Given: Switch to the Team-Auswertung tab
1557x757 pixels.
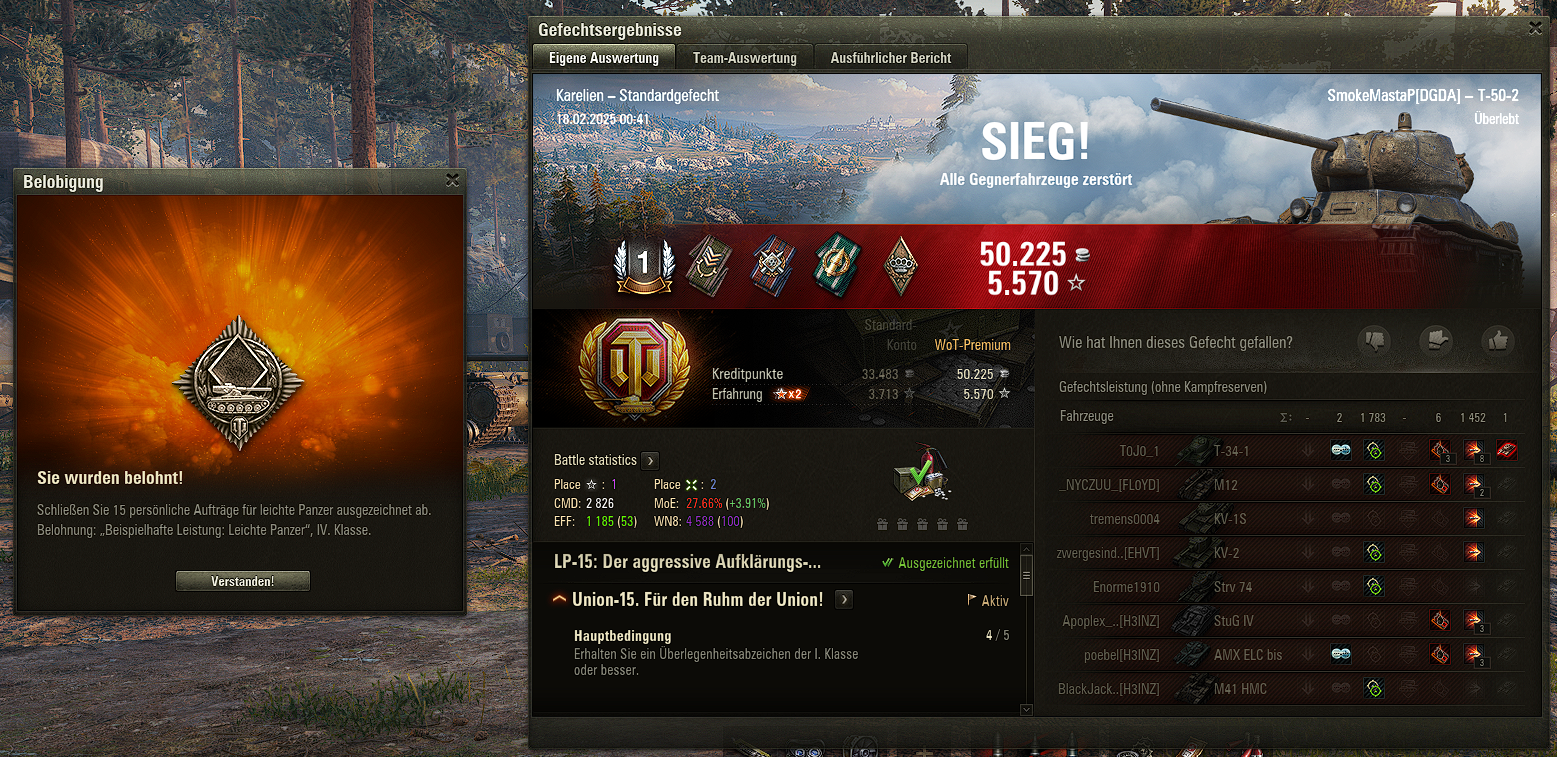Looking at the screenshot, I should coord(744,57).
